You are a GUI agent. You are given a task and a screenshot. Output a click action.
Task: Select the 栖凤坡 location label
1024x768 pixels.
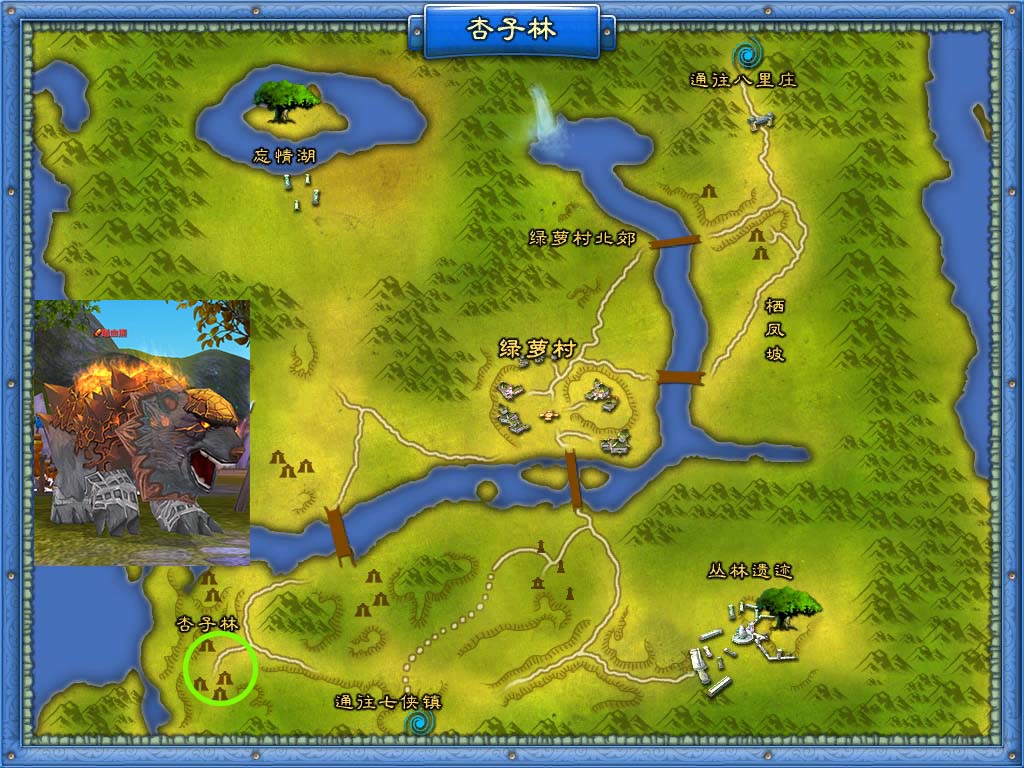[x=774, y=329]
